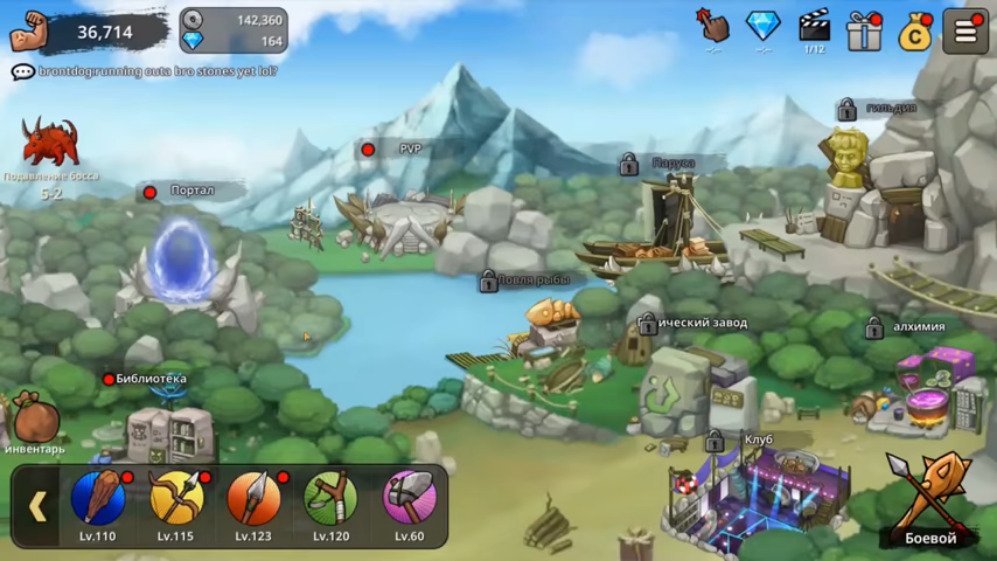Tap the muscle arm power icon

(30, 32)
